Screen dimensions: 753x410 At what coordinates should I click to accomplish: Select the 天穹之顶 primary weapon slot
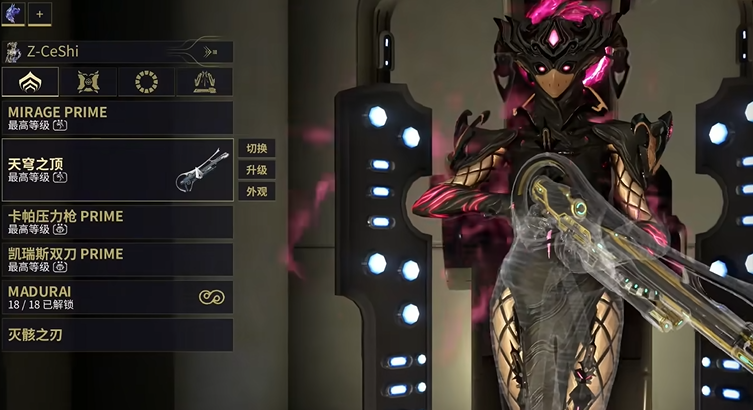(x=117, y=170)
